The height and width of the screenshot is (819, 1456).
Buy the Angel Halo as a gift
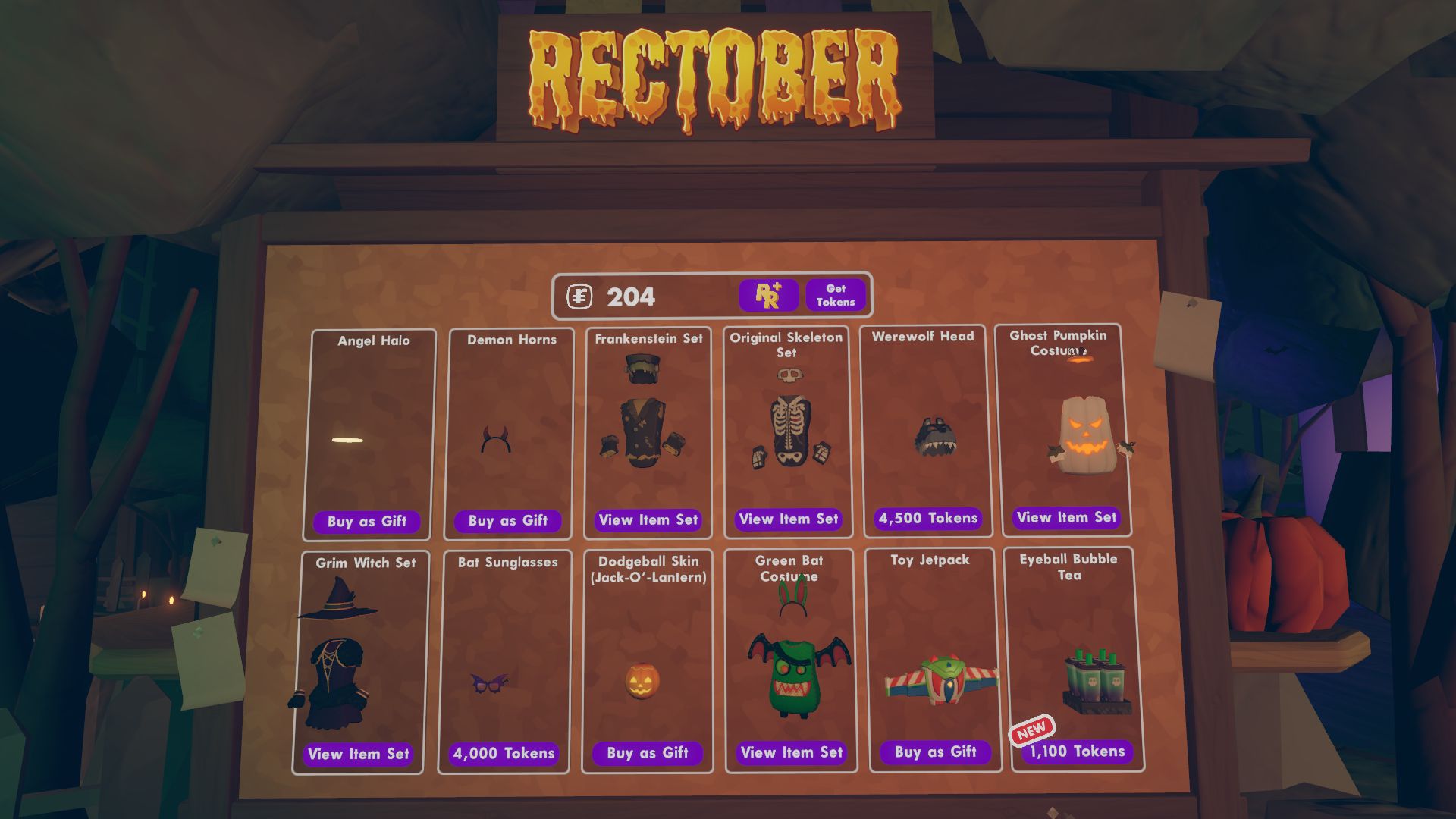366,522
